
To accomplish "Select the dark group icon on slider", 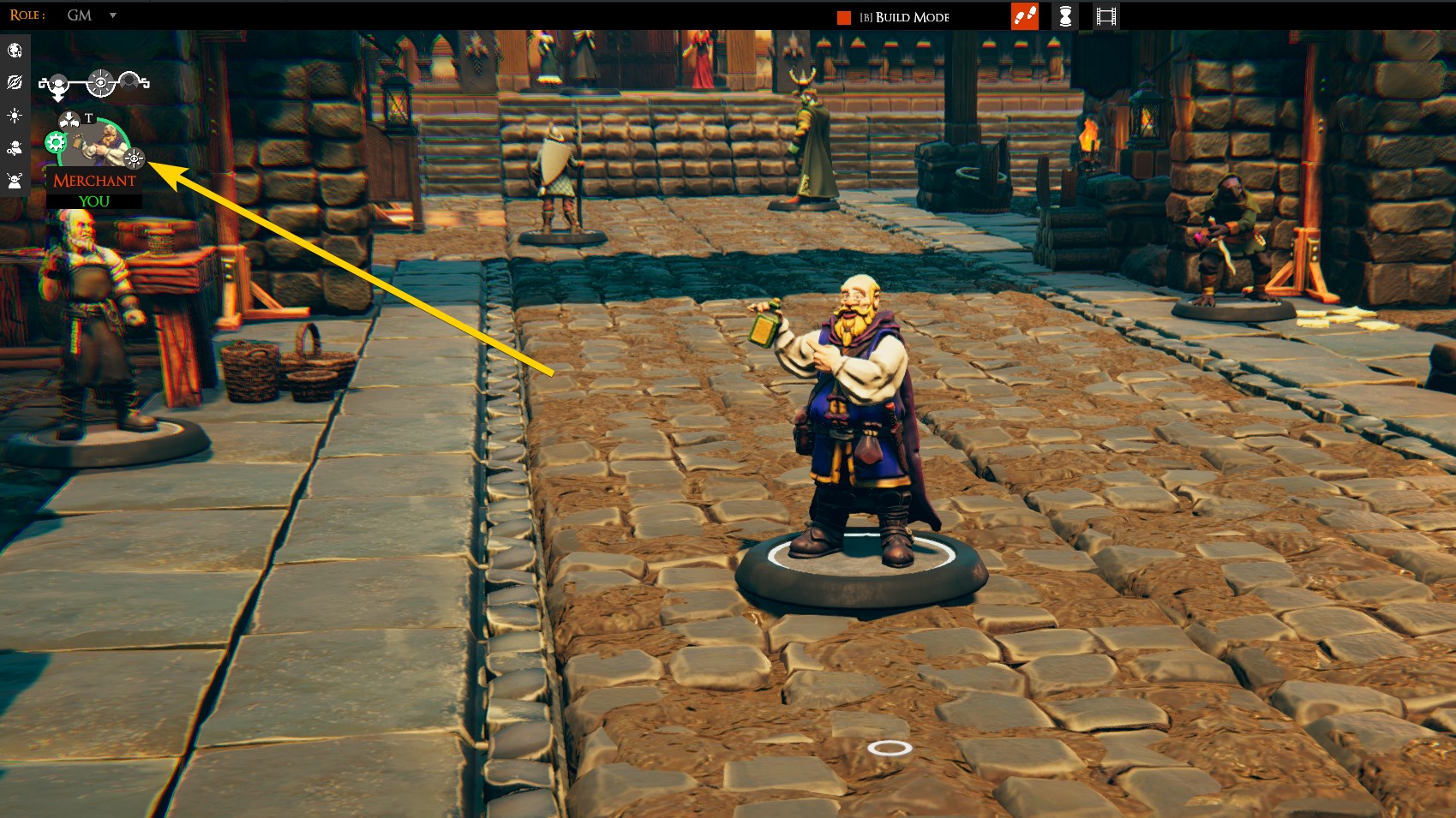I will [x=130, y=81].
